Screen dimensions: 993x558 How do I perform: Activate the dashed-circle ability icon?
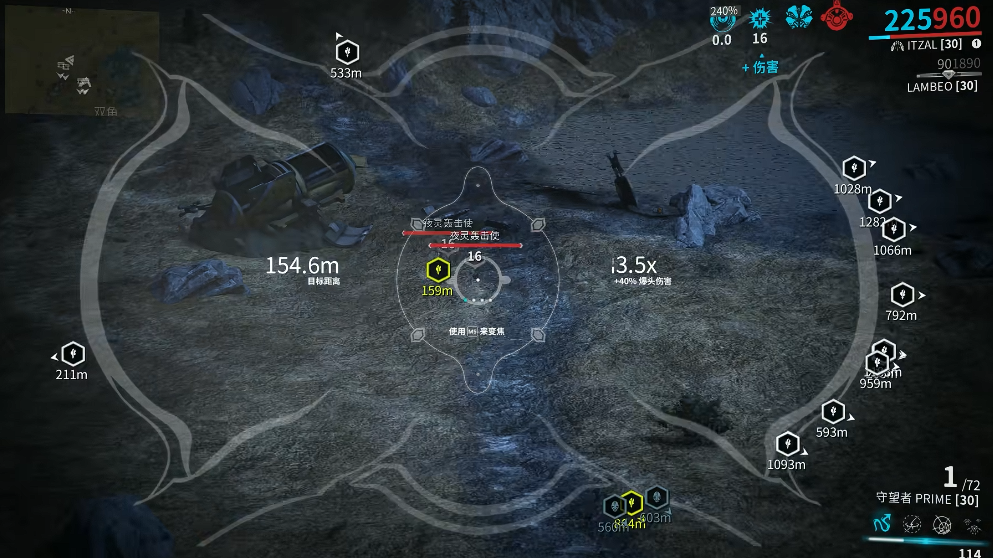[x=912, y=523]
